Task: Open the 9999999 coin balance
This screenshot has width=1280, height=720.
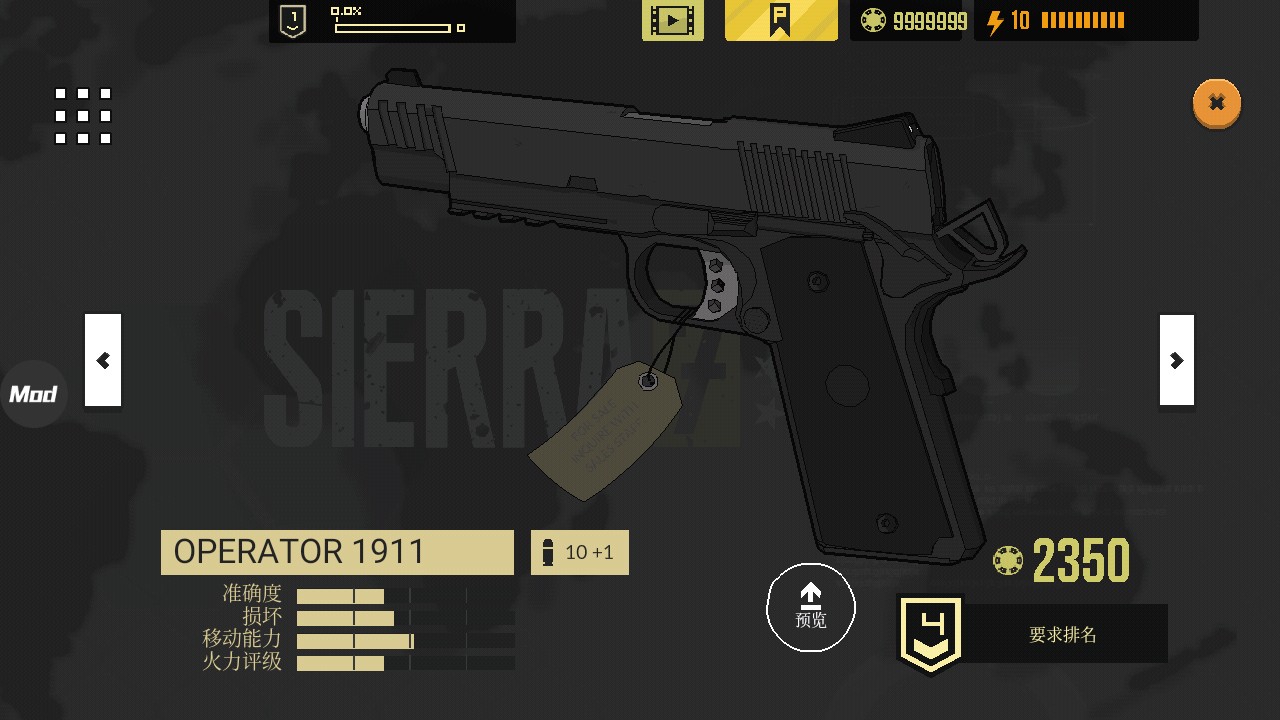Action: [913, 21]
